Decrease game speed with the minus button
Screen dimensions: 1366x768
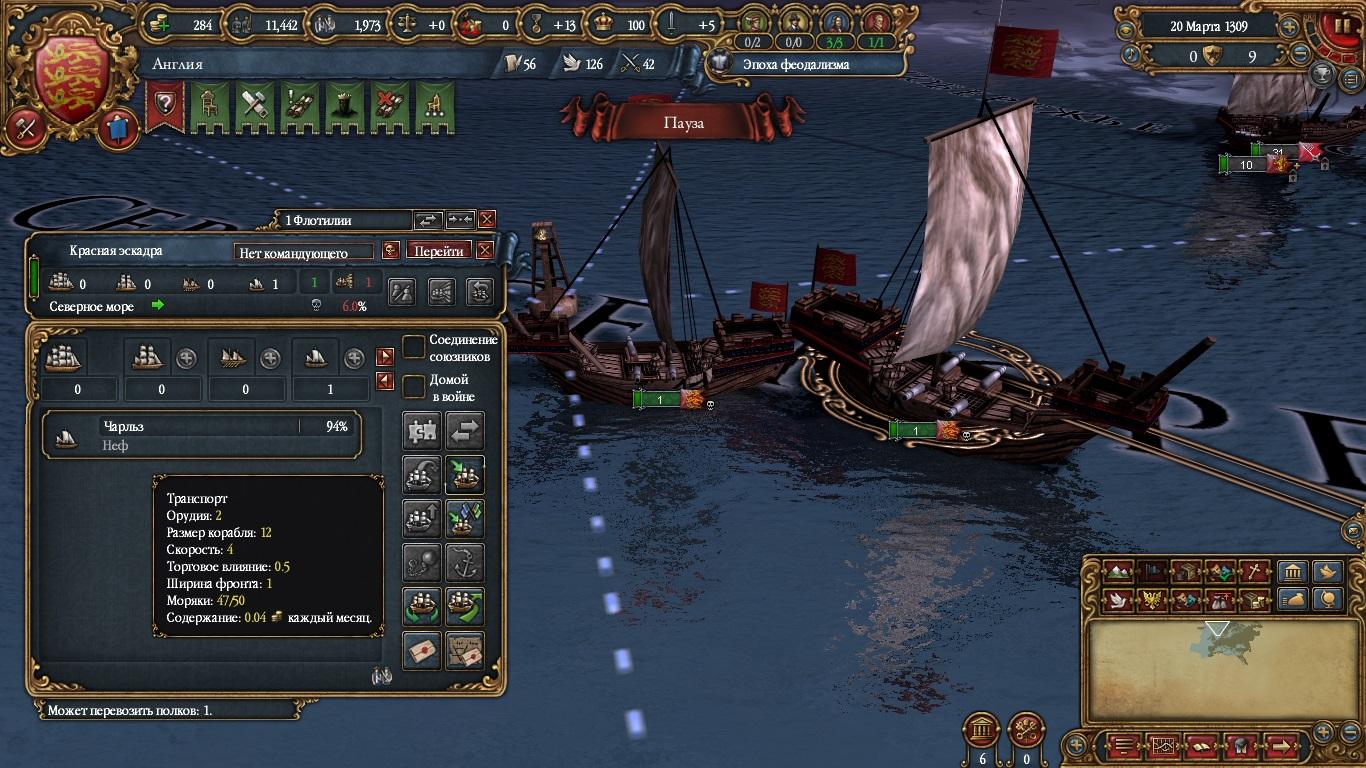1299,55
